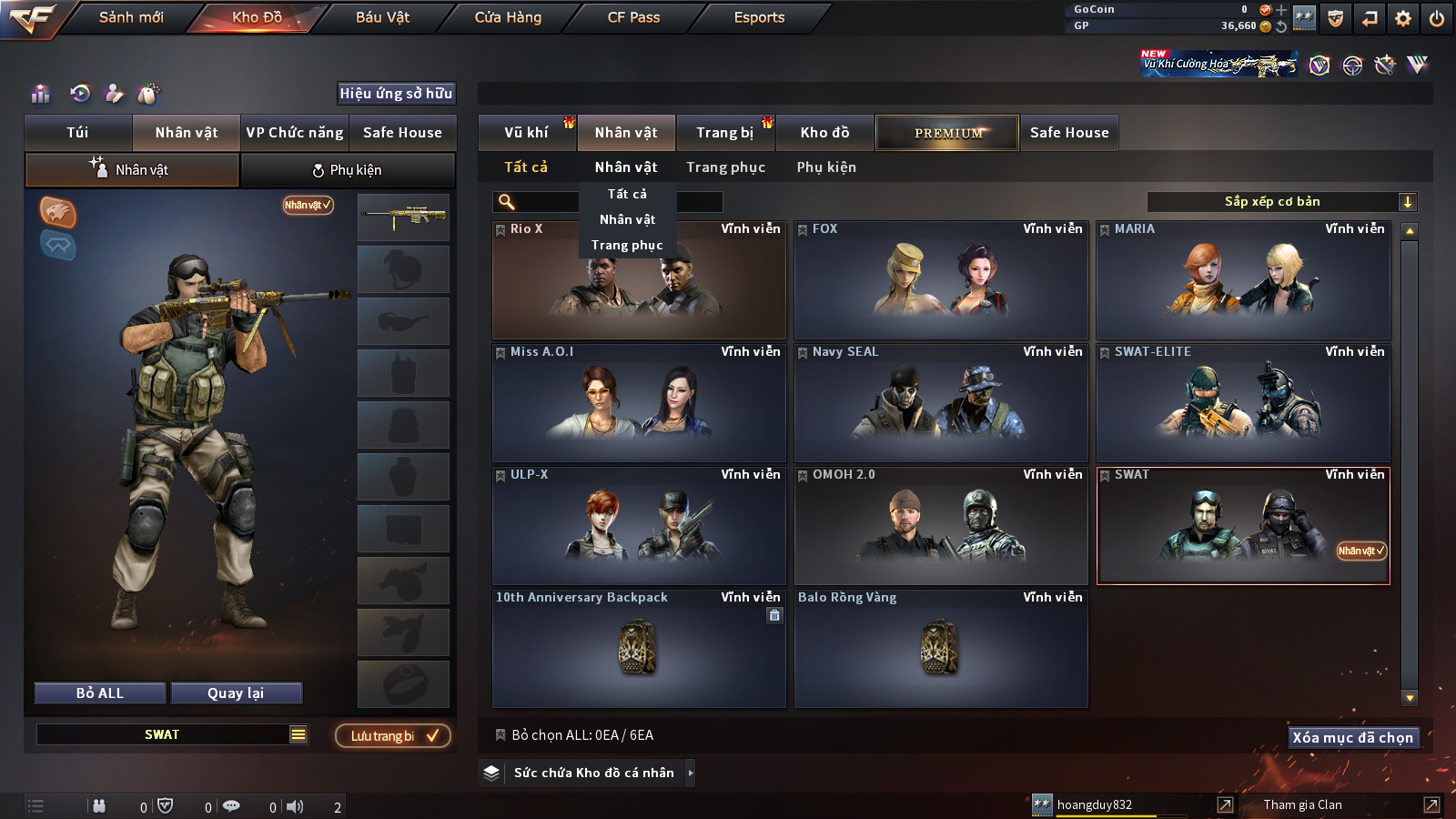
Task: Open the CF Pass tab
Action: (633, 17)
